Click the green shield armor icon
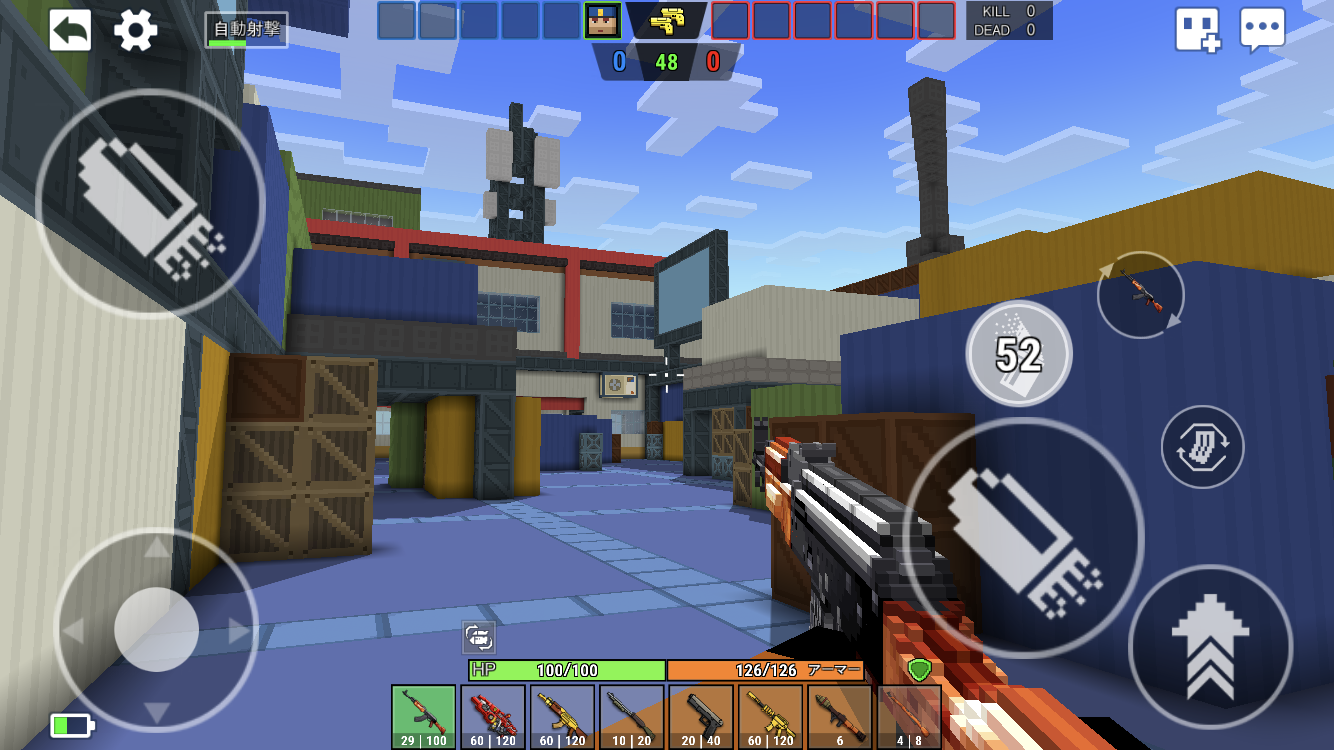 coord(919,670)
